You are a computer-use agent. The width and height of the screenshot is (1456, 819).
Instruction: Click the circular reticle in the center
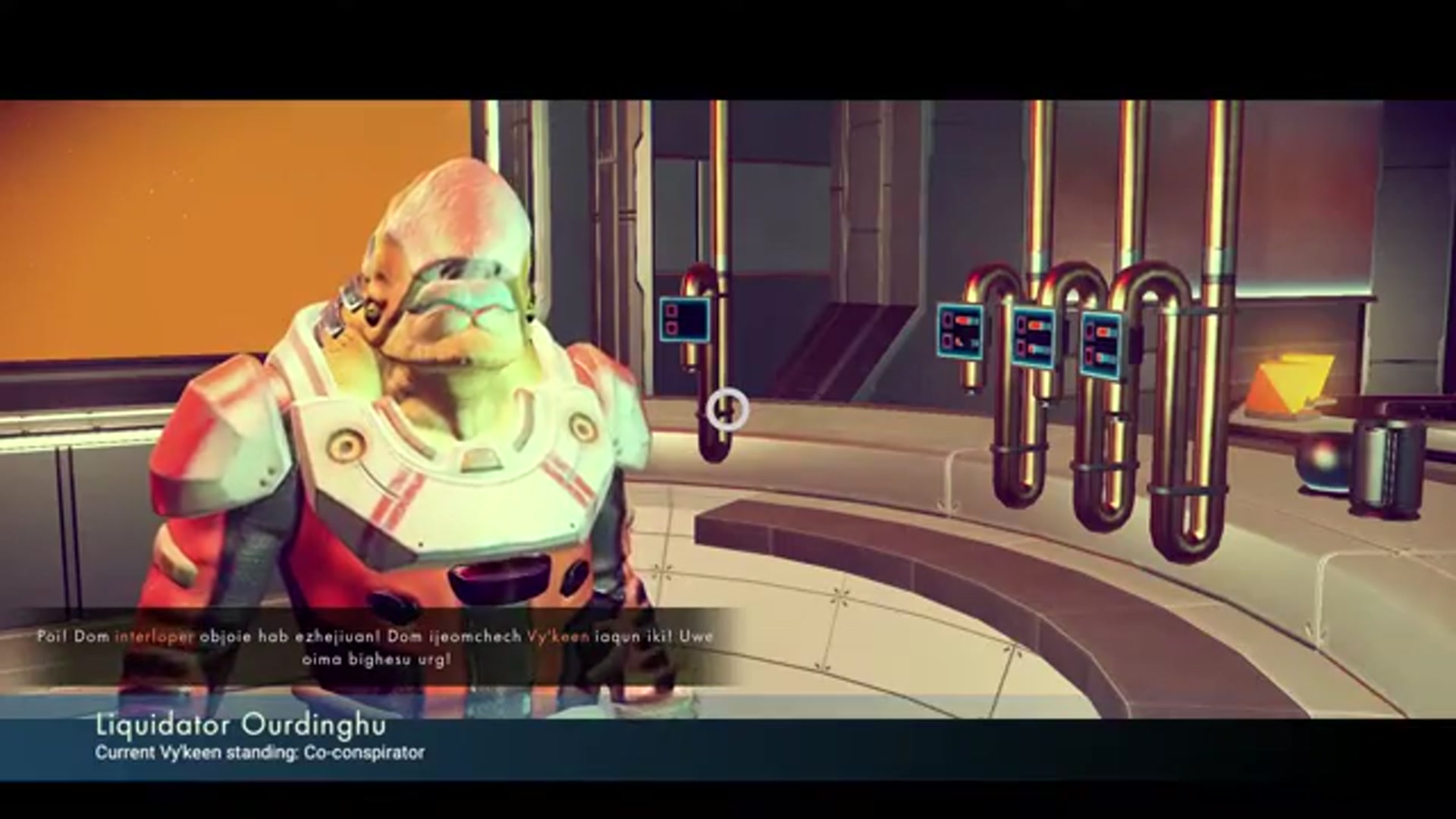point(726,410)
